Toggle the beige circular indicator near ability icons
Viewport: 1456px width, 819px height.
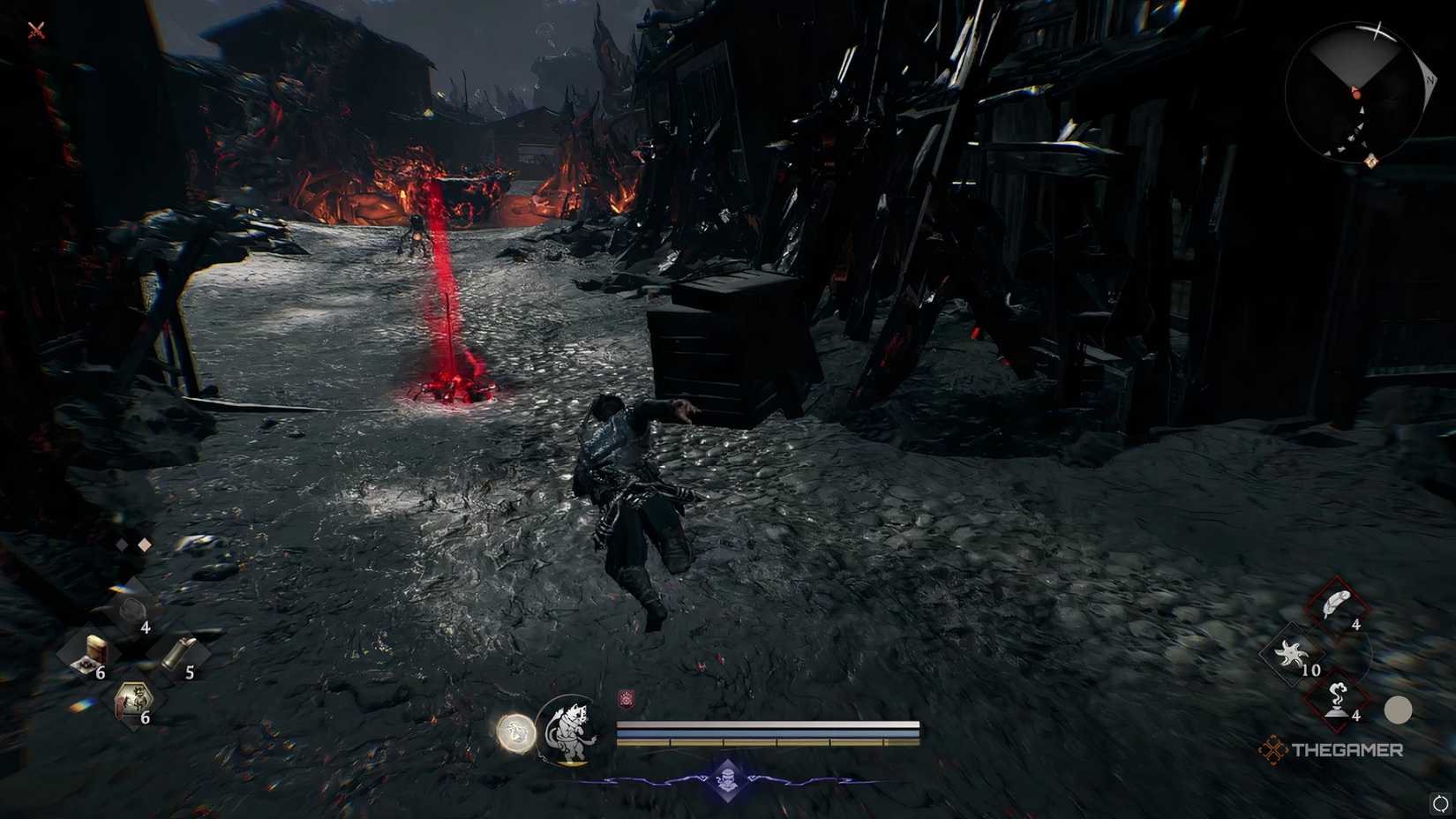click(1400, 710)
